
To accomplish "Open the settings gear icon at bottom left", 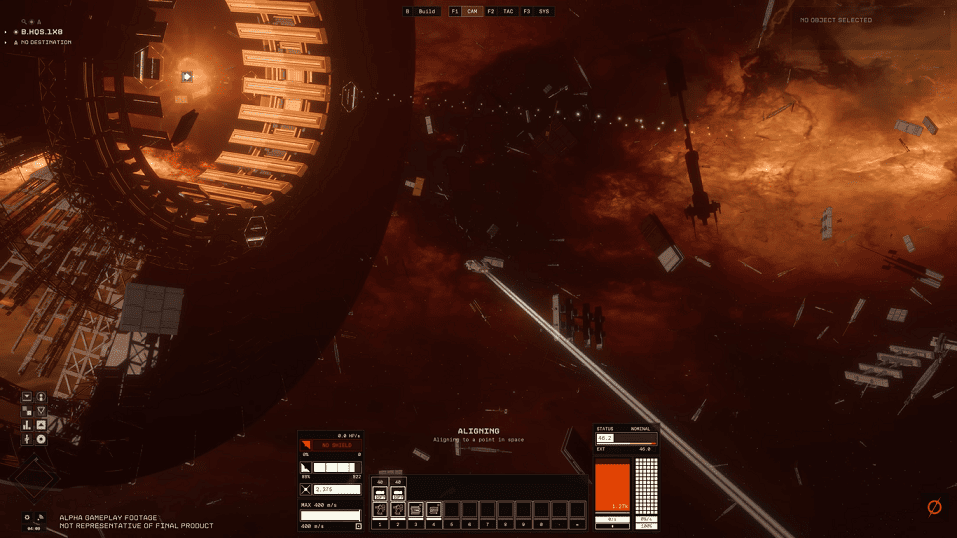I will click(26, 517).
